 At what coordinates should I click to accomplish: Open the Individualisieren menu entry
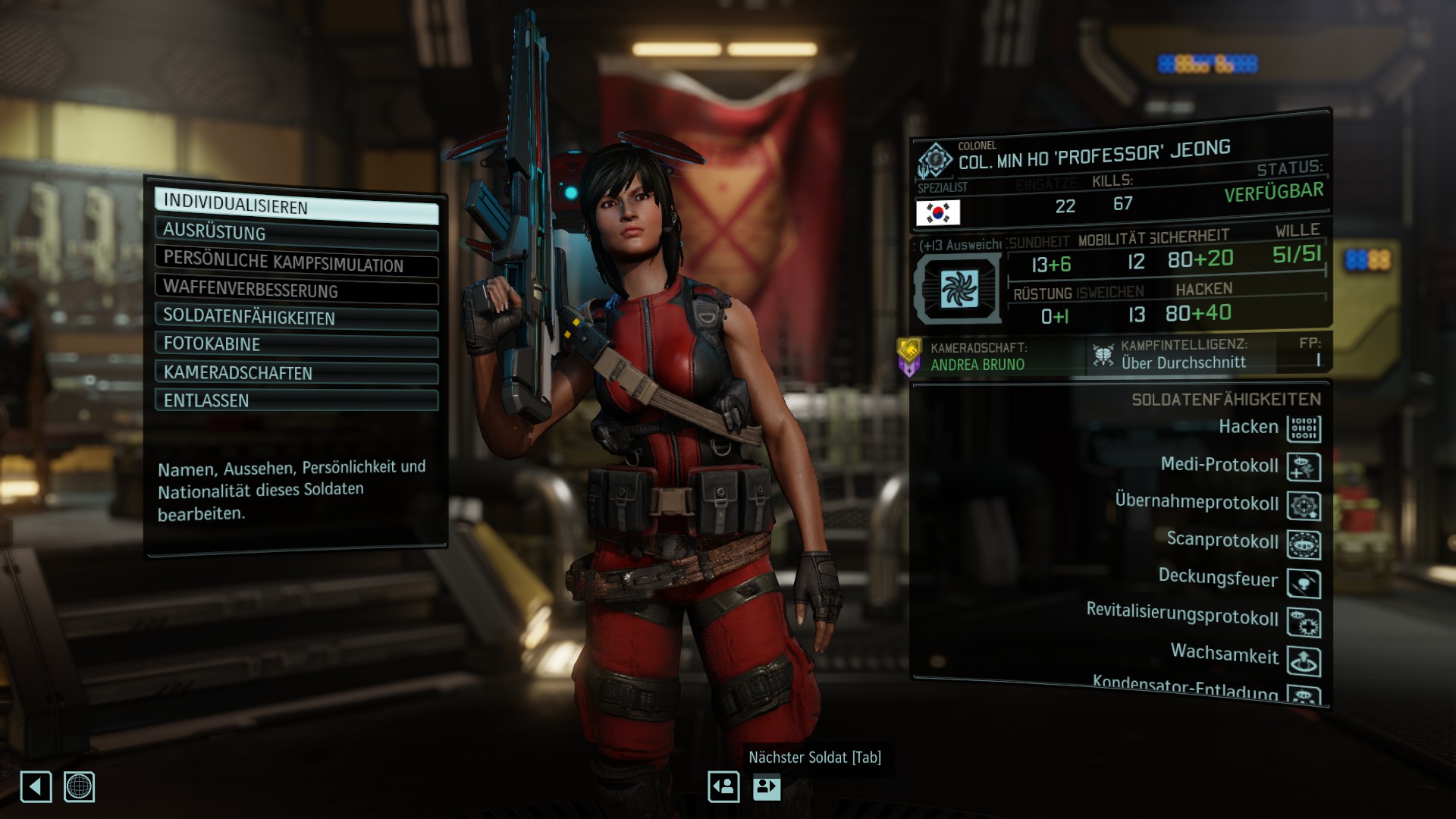click(296, 206)
